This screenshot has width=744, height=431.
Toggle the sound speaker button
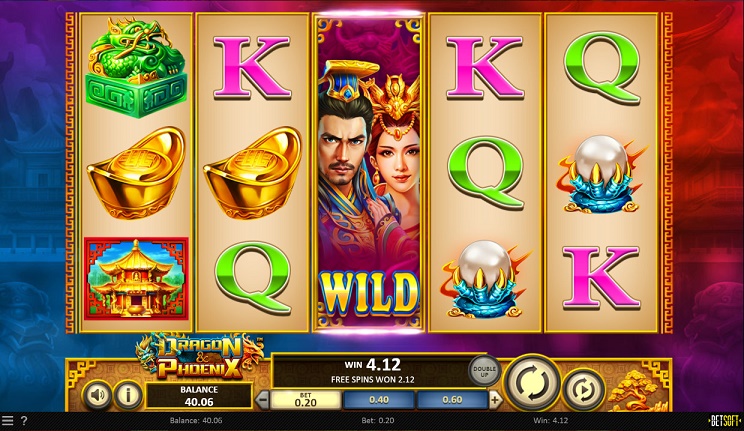pyautogui.click(x=96, y=394)
